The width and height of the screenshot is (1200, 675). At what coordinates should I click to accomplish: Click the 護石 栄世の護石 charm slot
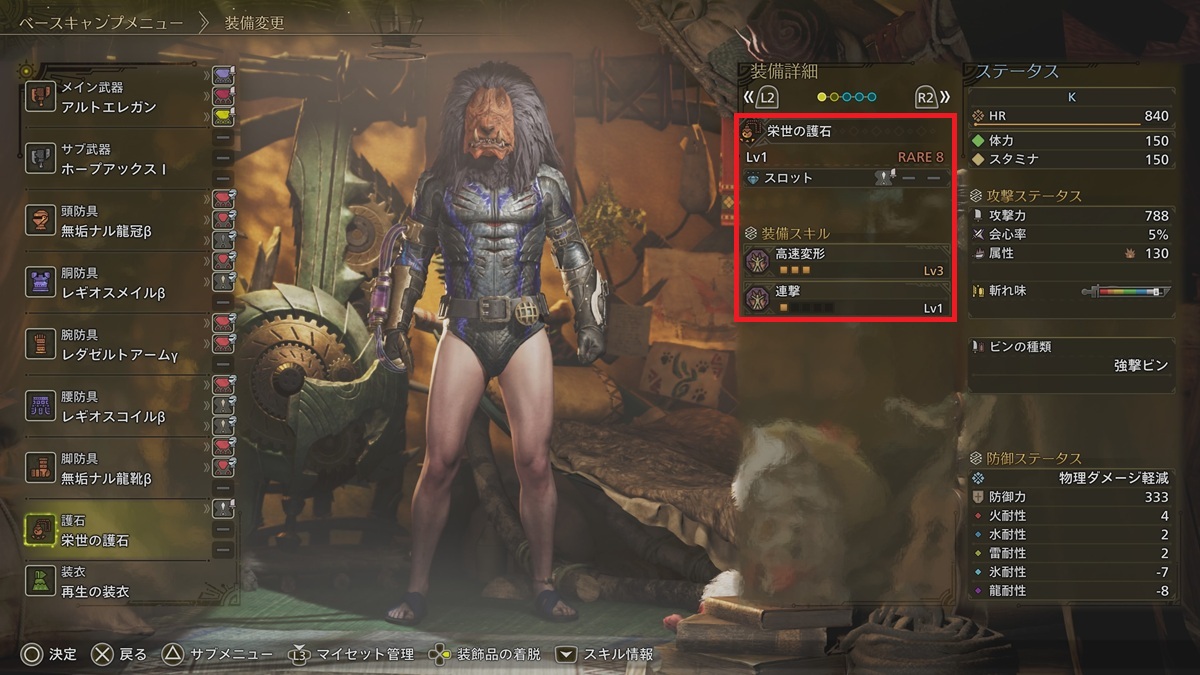115,531
